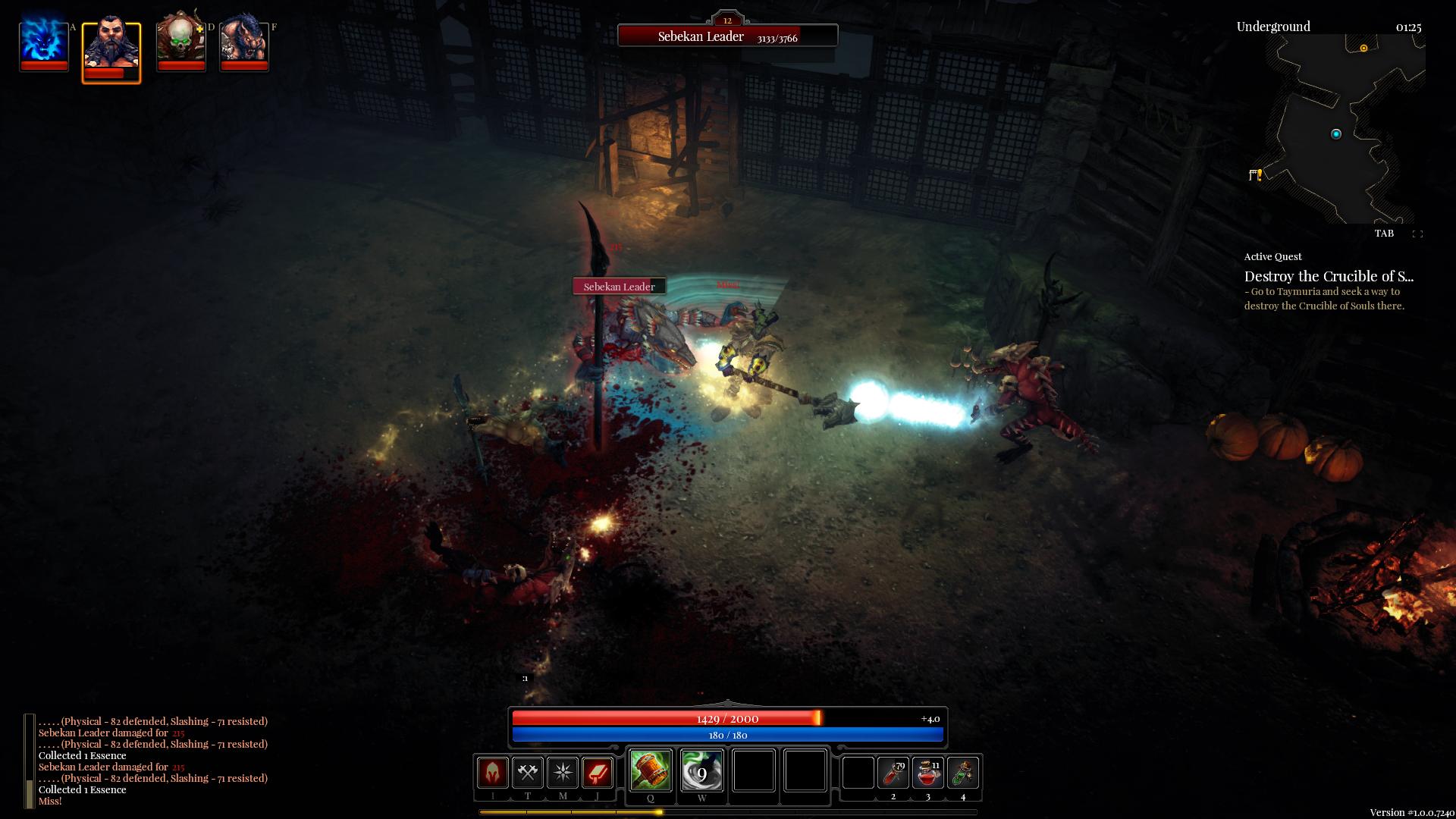The width and height of the screenshot is (1456, 819).
Task: Open the journal book icon
Action: tap(598, 773)
